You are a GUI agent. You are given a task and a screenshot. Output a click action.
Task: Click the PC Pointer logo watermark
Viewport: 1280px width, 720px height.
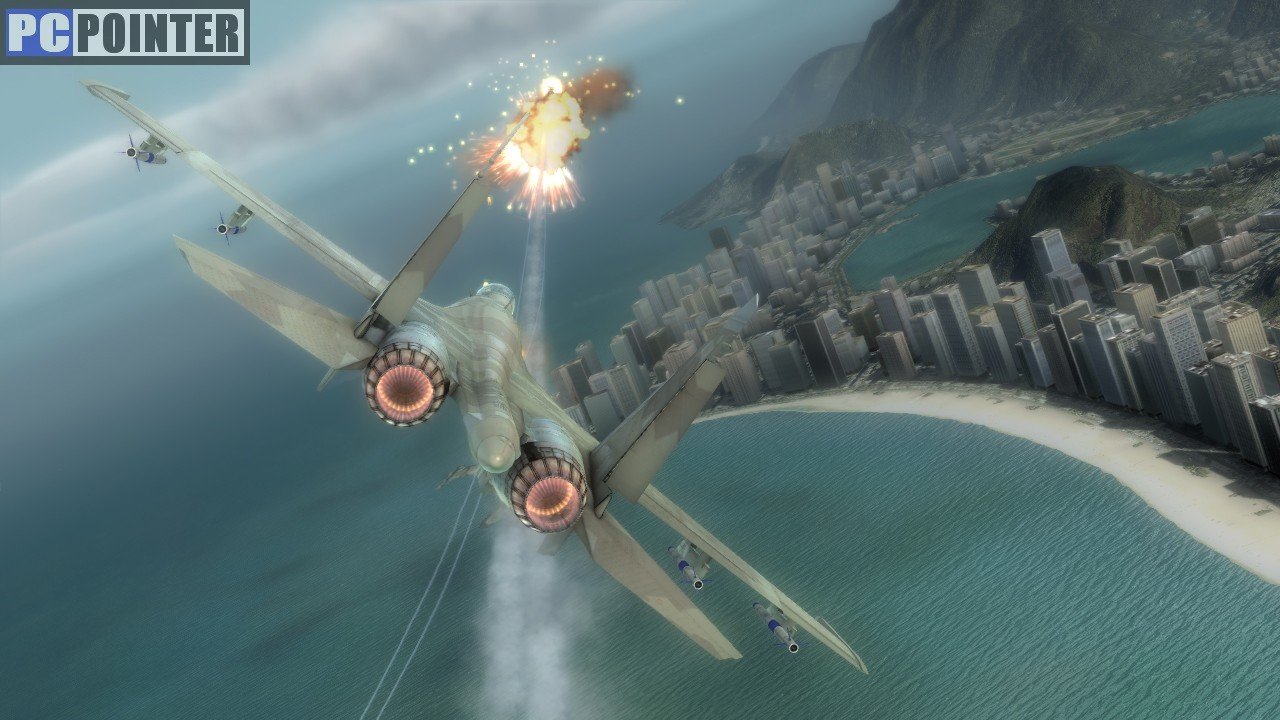[x=125, y=32]
